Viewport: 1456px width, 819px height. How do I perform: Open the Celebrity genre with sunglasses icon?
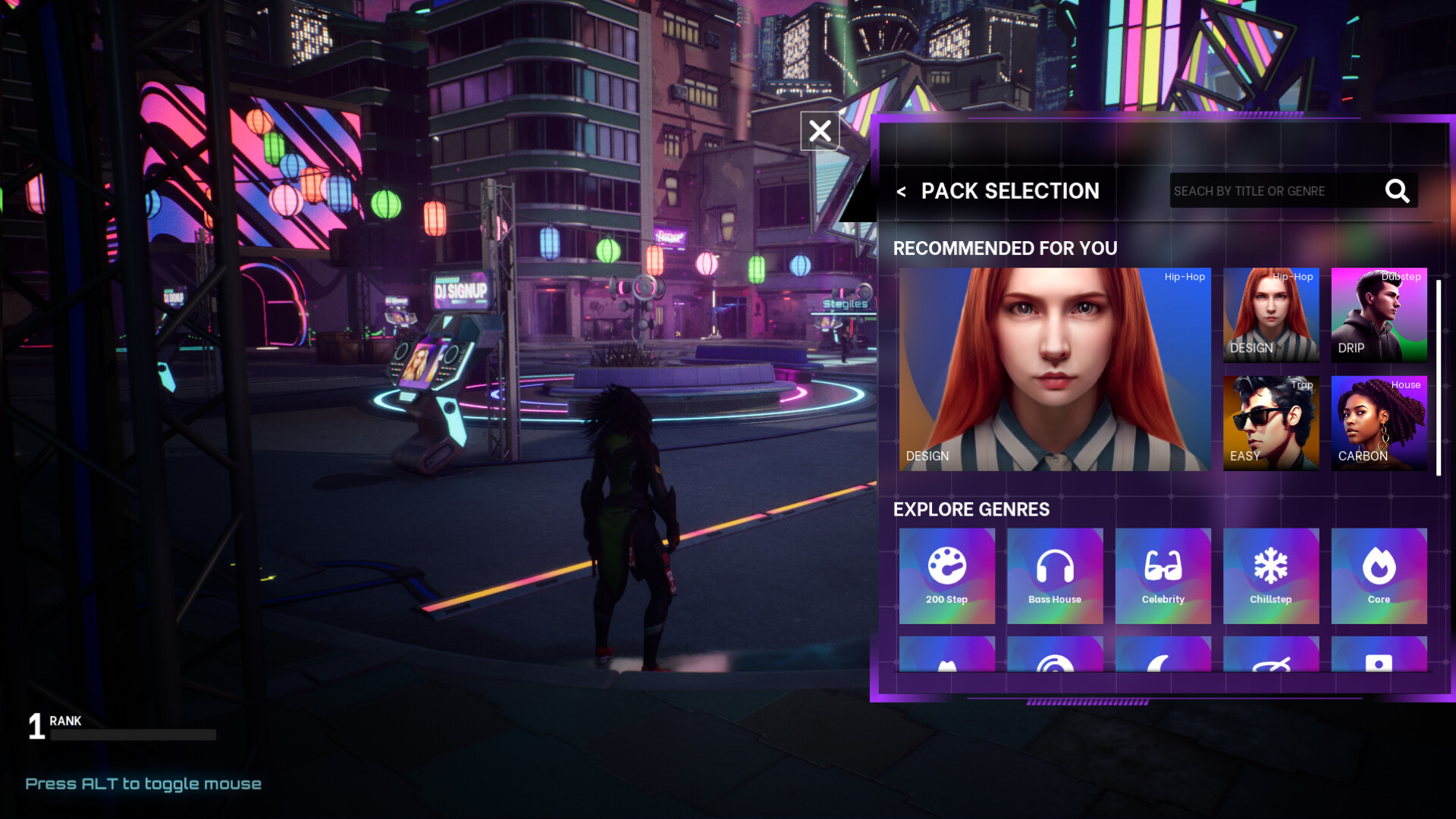click(1163, 576)
